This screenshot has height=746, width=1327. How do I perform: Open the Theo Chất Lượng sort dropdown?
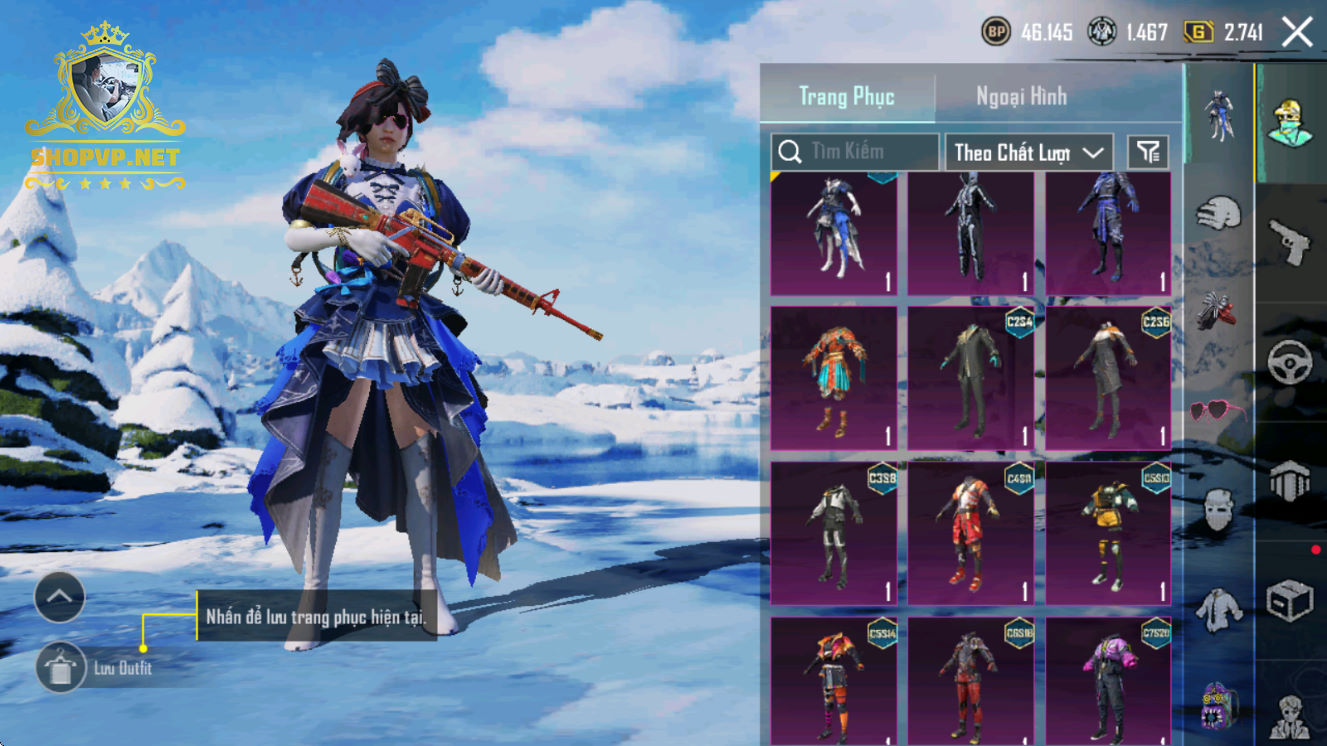1029,152
